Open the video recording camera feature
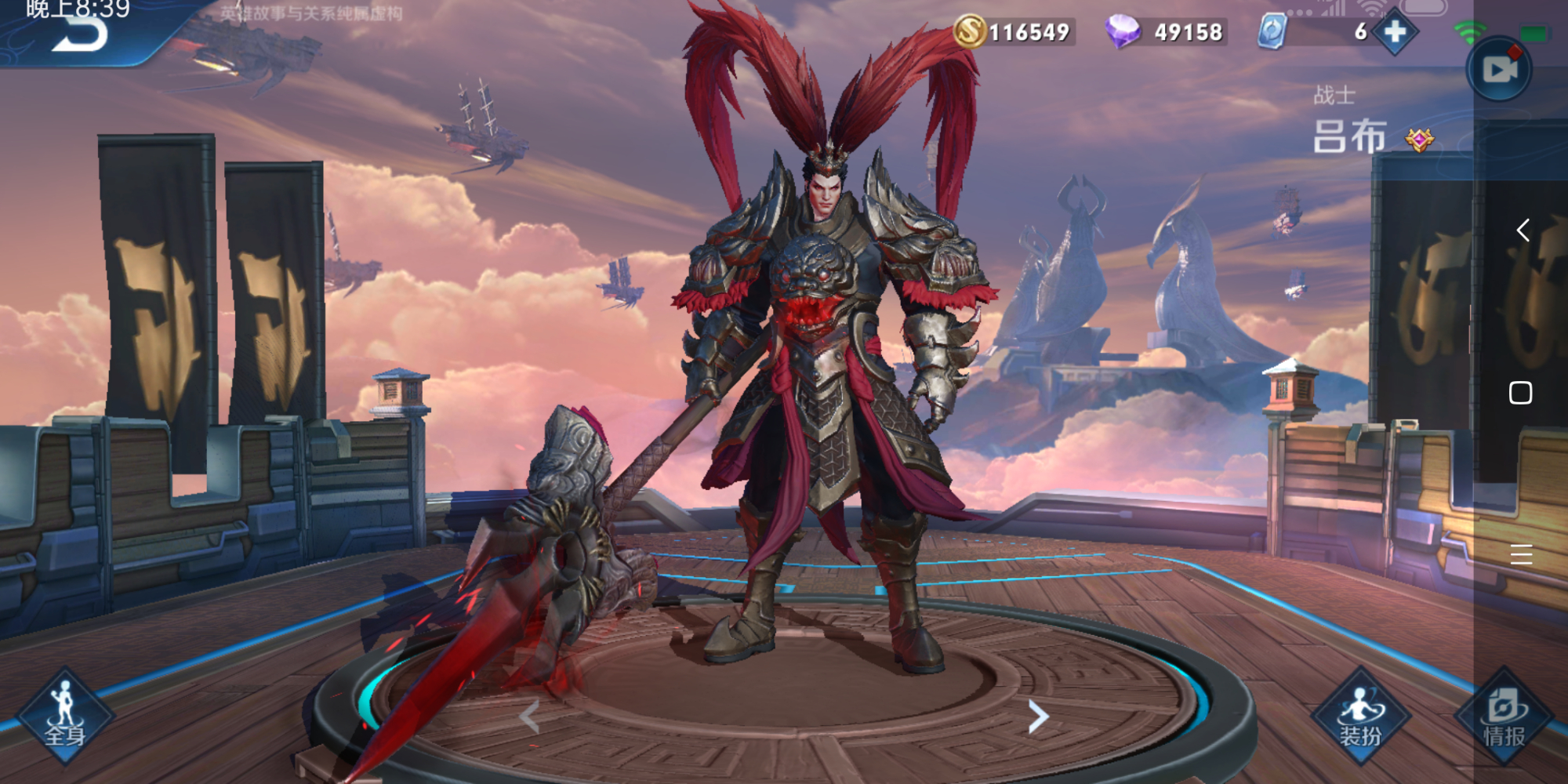1568x784 pixels. point(1498,67)
